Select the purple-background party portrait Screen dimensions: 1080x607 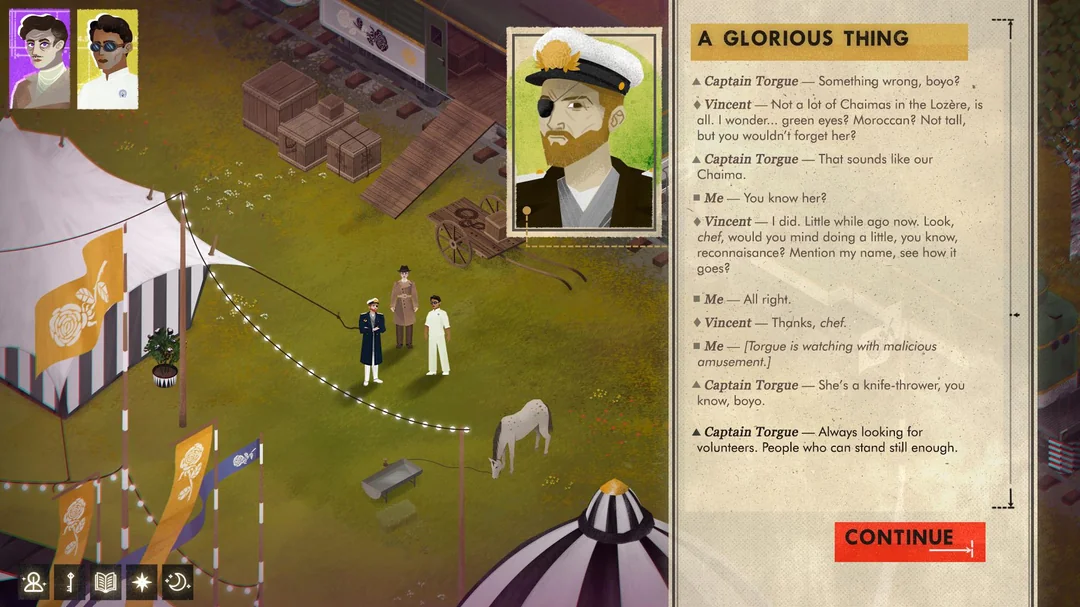tap(40, 59)
